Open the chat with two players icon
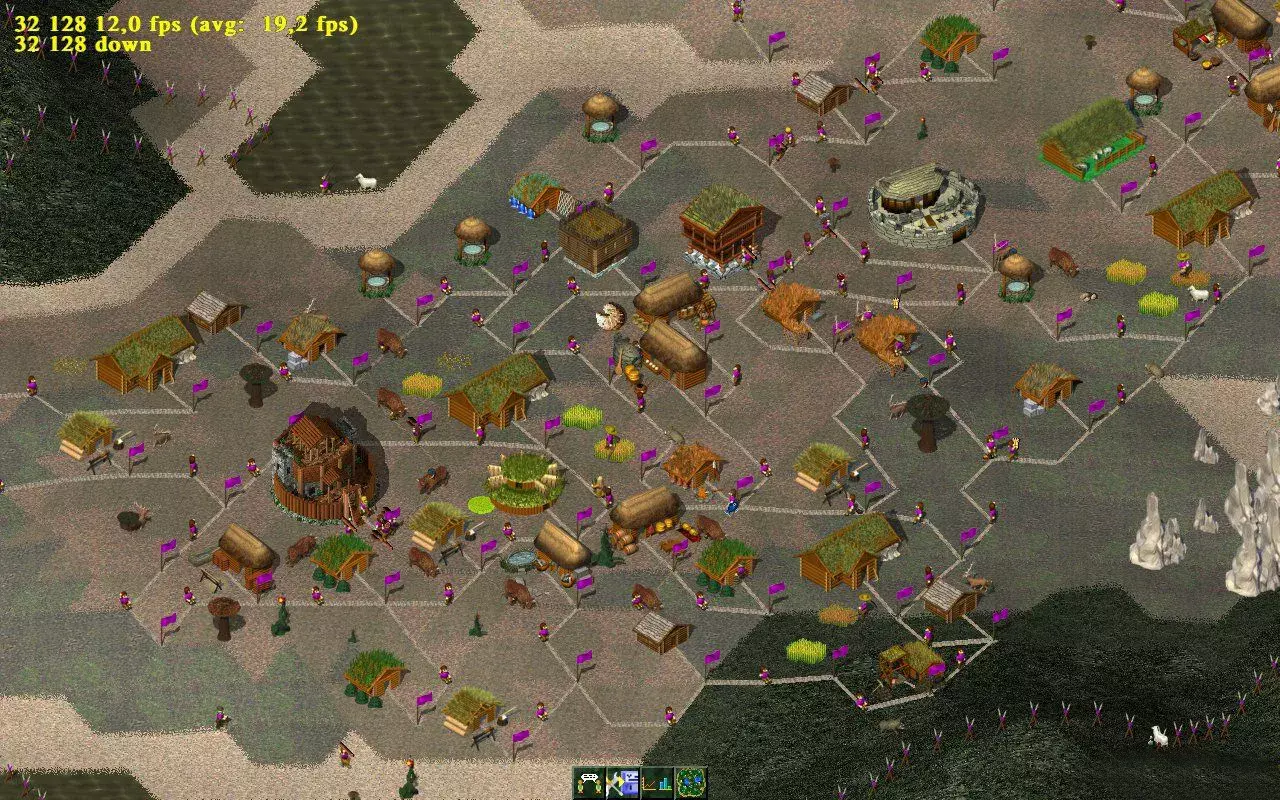 (x=590, y=783)
